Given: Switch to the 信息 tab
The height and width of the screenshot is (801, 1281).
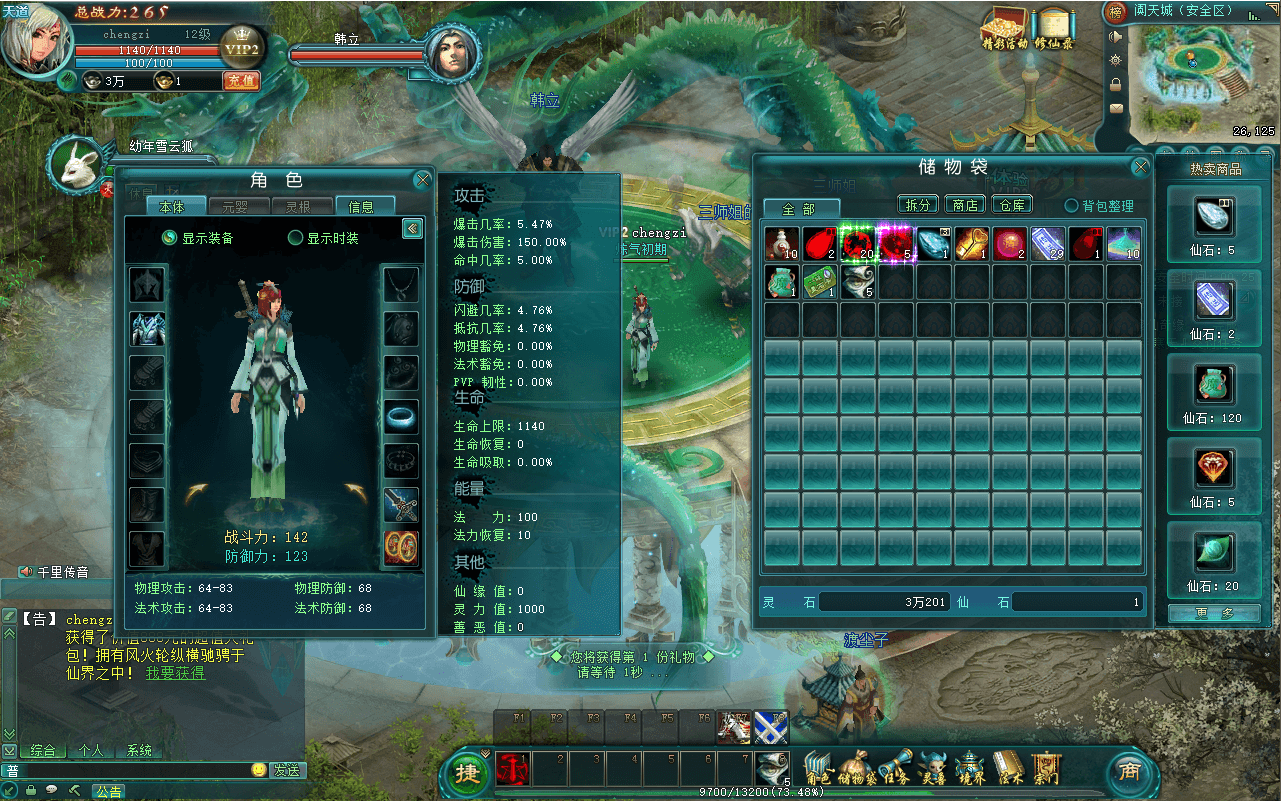Looking at the screenshot, I should pyautogui.click(x=361, y=207).
